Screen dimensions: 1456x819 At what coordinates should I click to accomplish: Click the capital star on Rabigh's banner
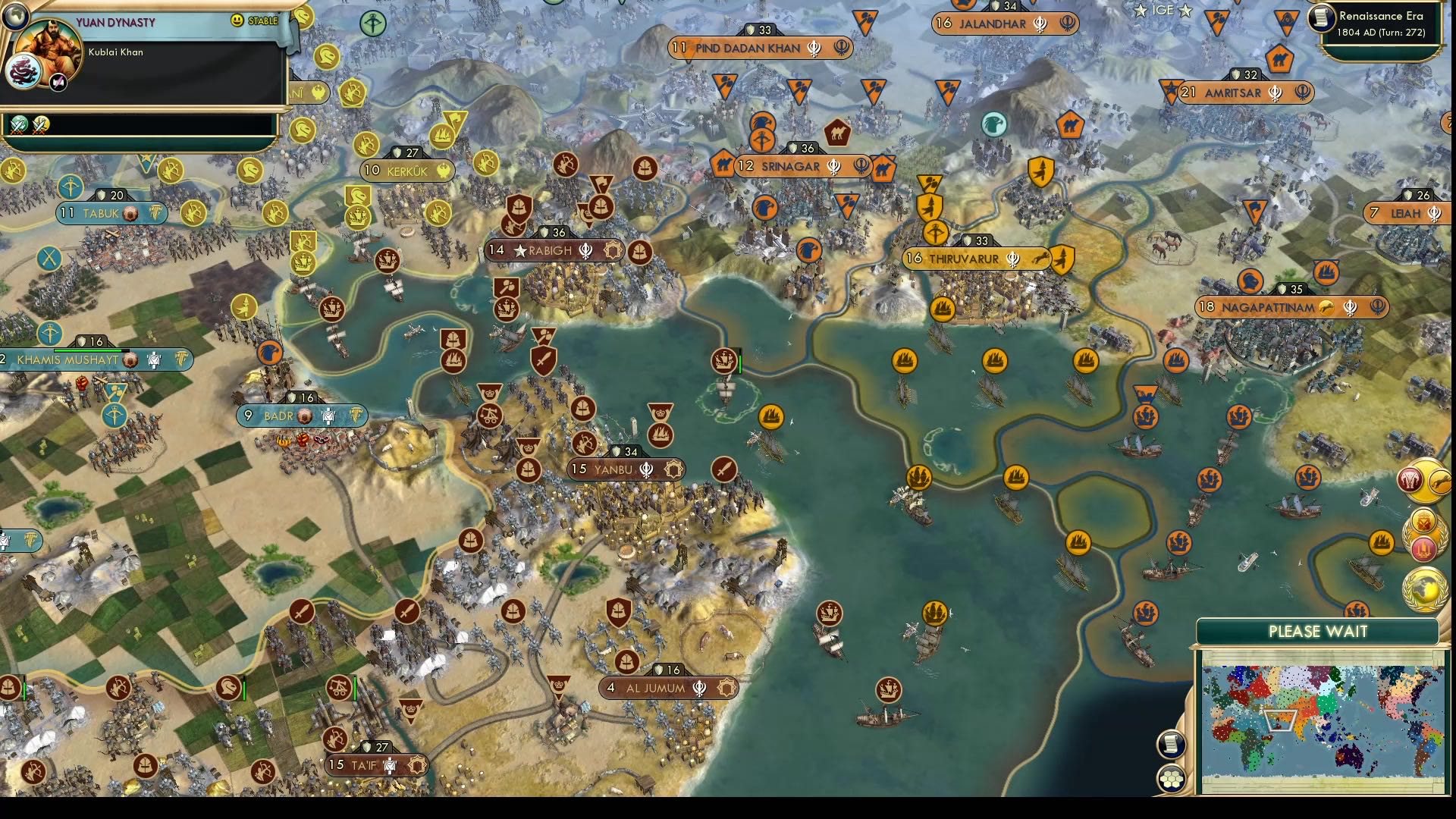click(x=521, y=250)
